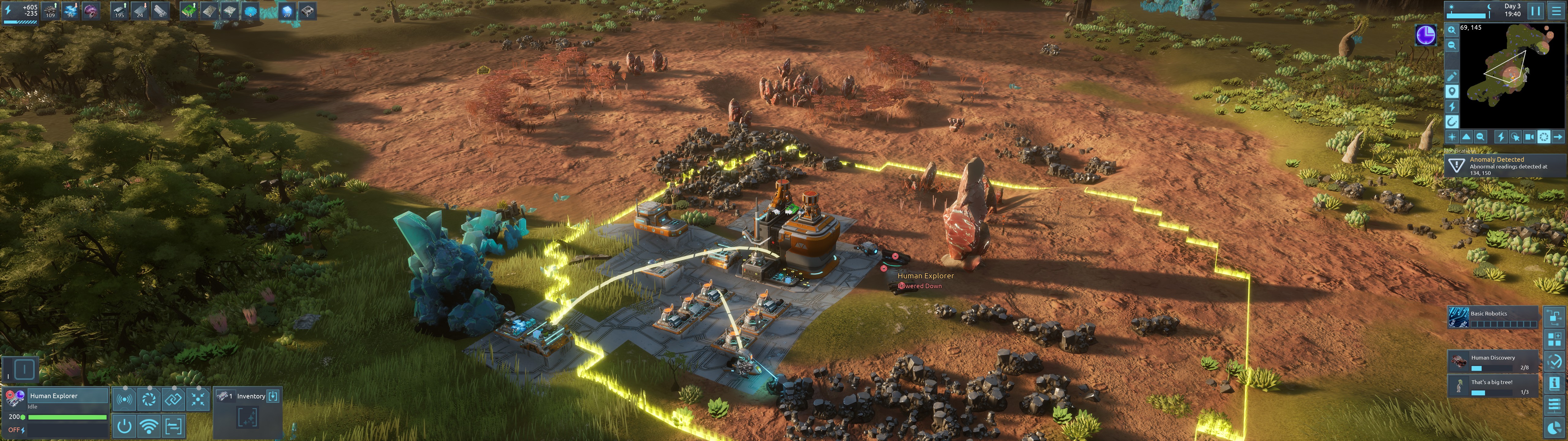Zoom out on the minimap
Image resolution: width=1568 pixels, height=441 pixels.
[x=1452, y=45]
